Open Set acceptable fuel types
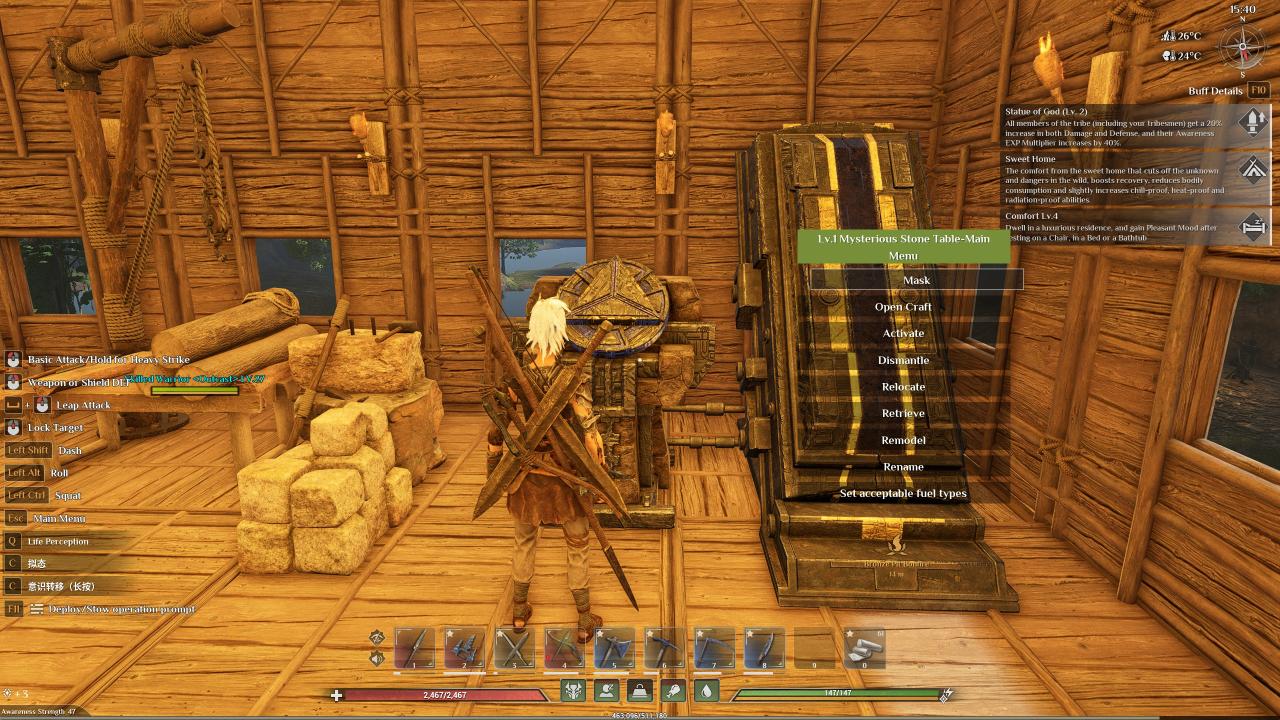 [x=903, y=493]
